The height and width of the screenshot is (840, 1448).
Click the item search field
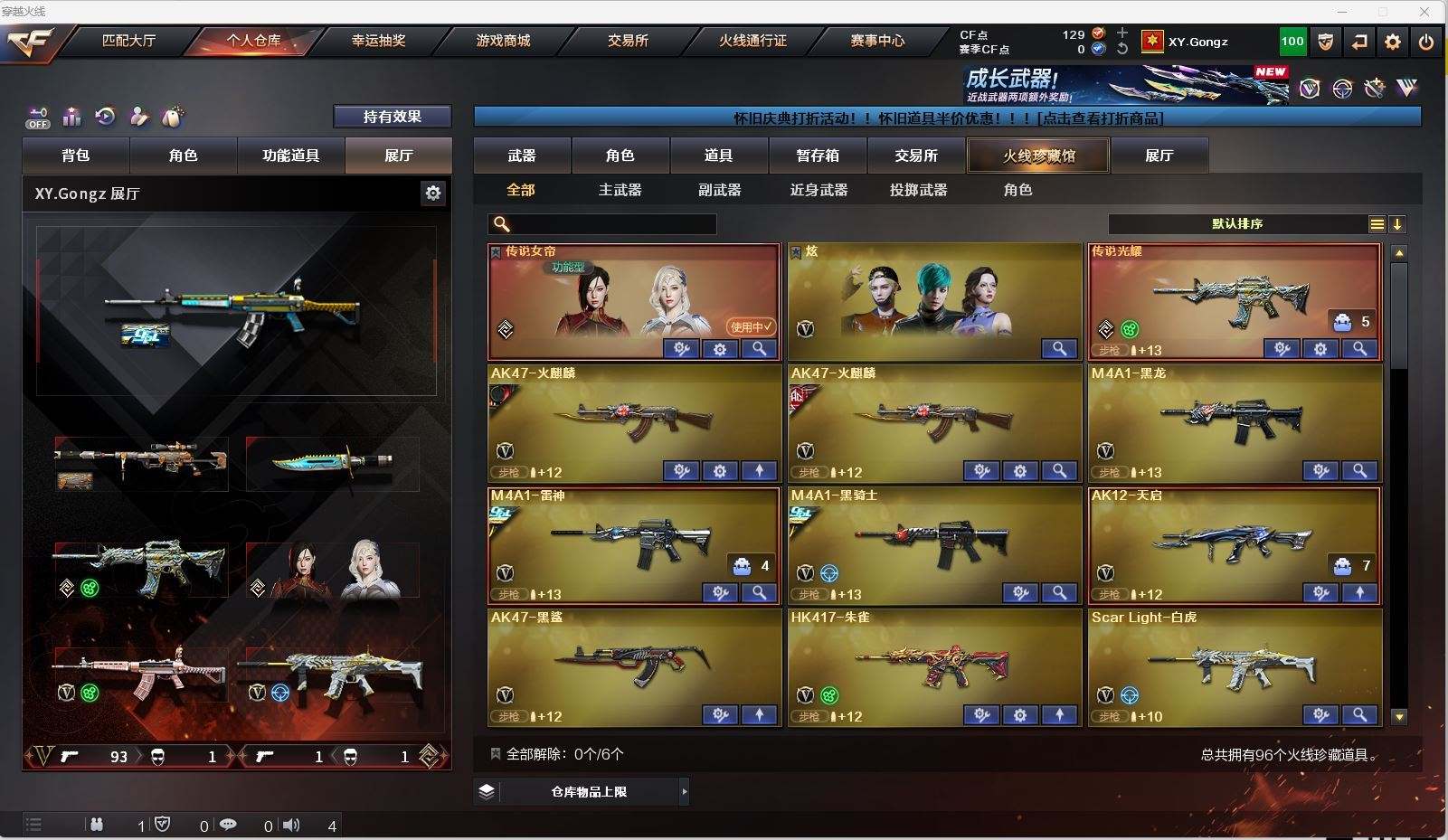point(612,224)
